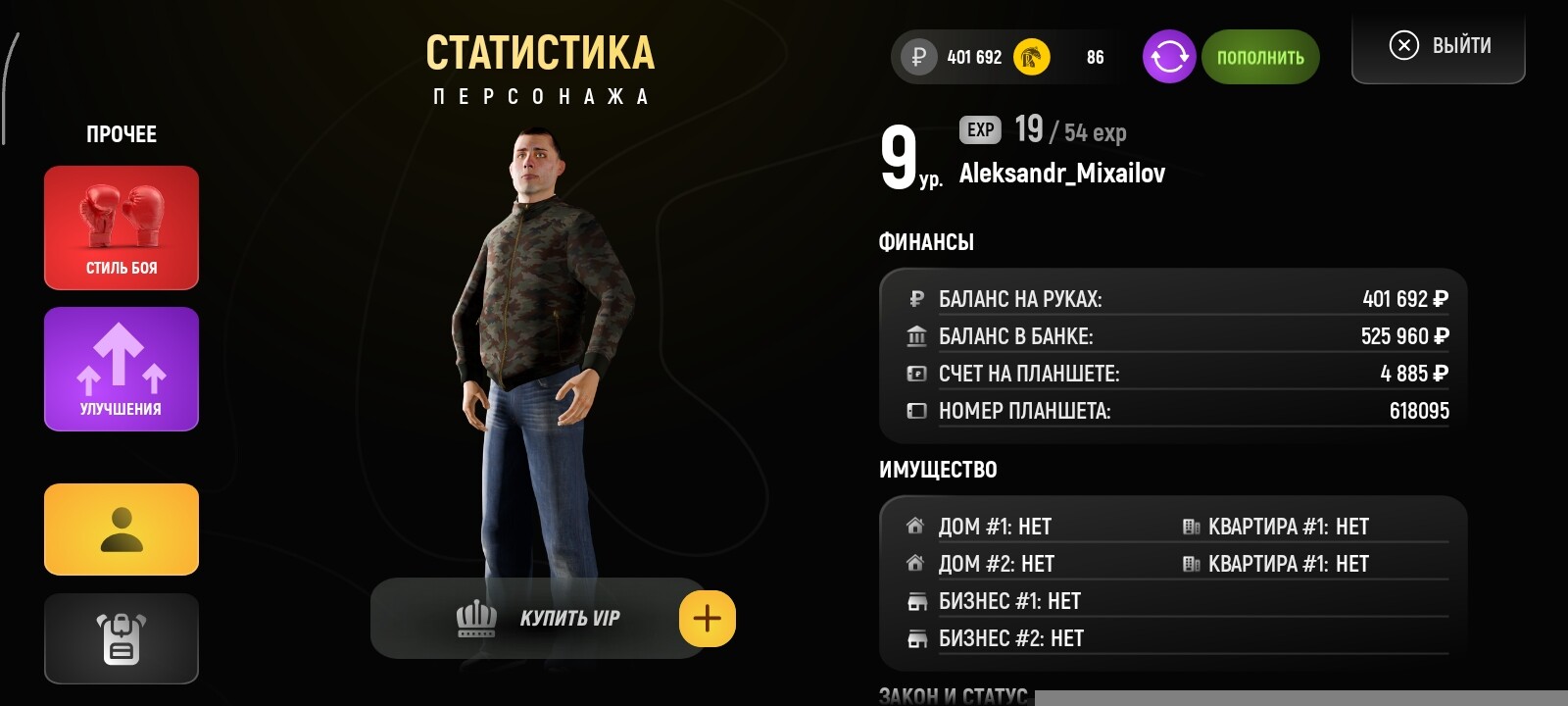Select the player name Aleksandr_Mixailov

click(1062, 173)
